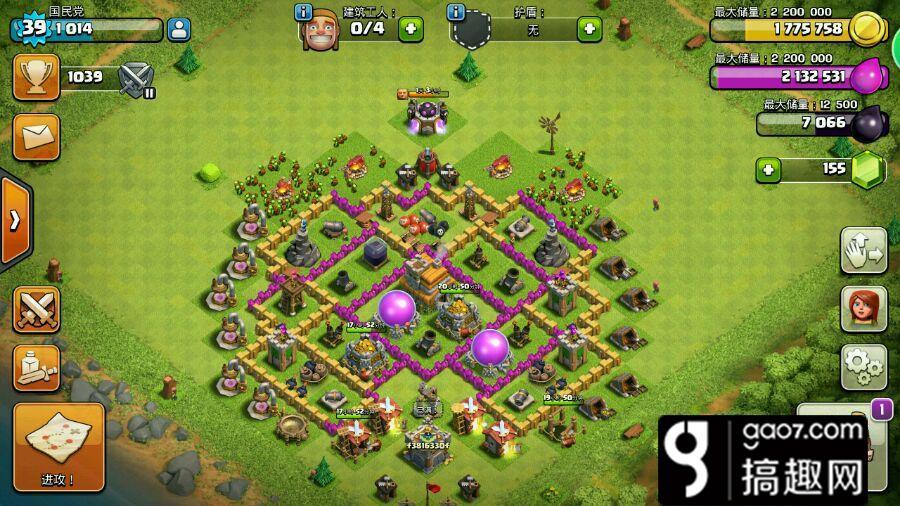
Task: Buy gems with the green plus
Action: coord(768,169)
